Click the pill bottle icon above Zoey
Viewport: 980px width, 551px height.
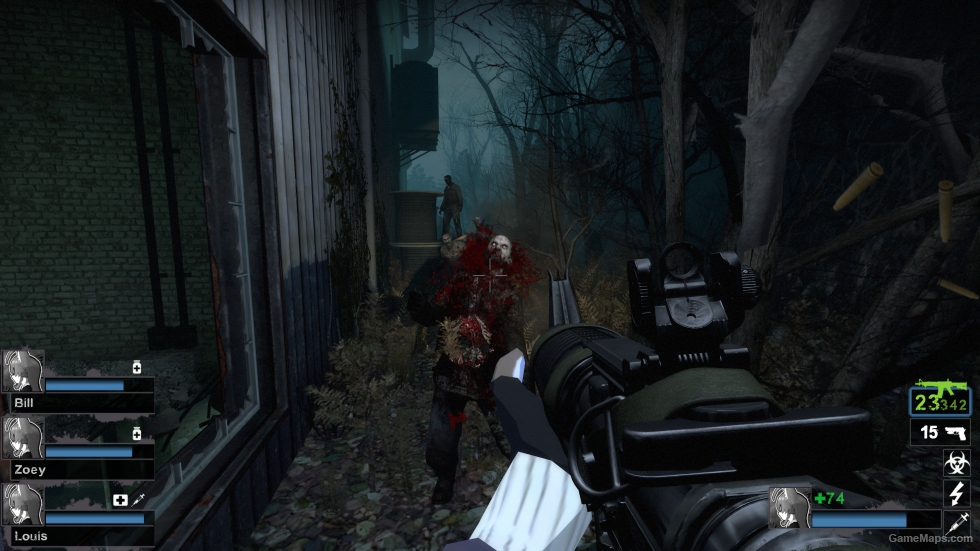pos(137,433)
